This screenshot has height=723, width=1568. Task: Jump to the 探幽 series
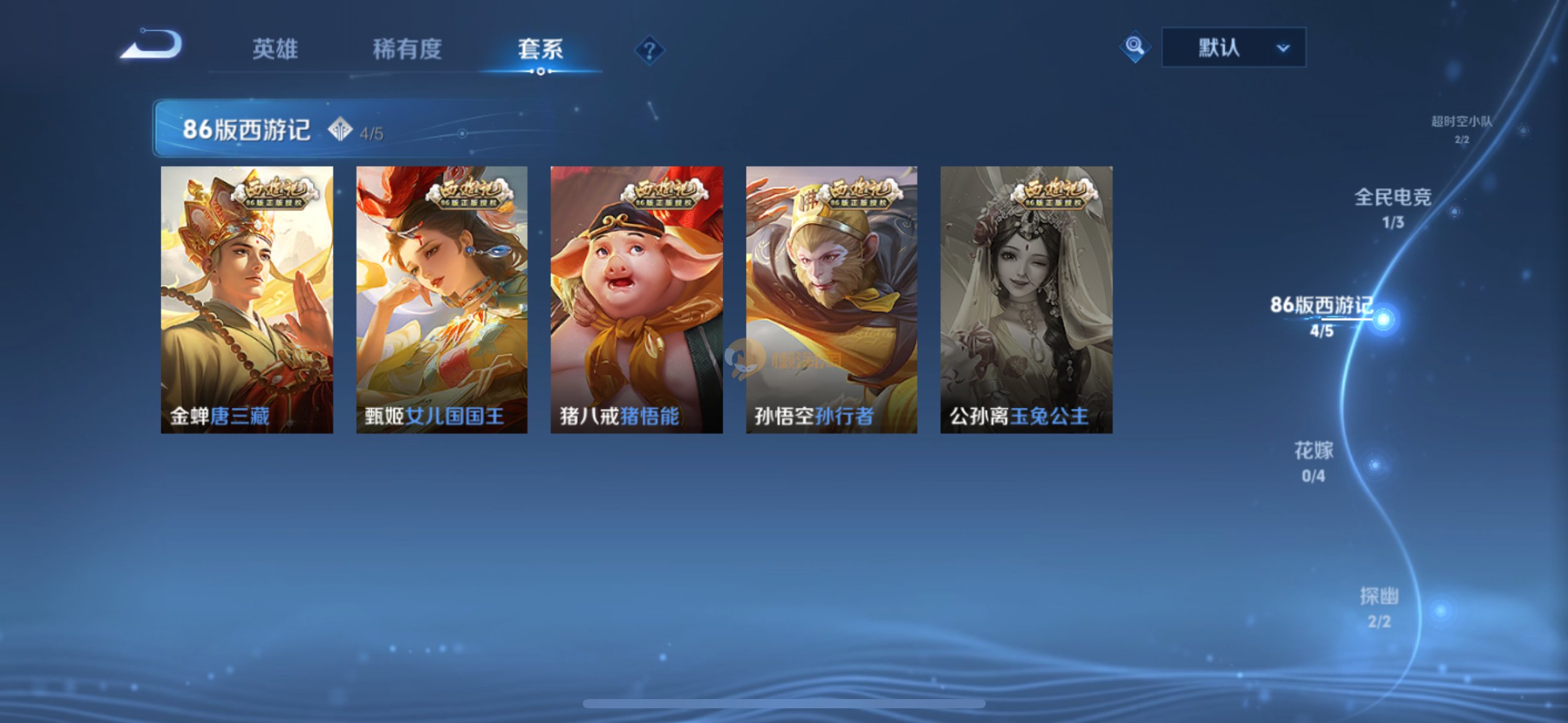[1379, 607]
